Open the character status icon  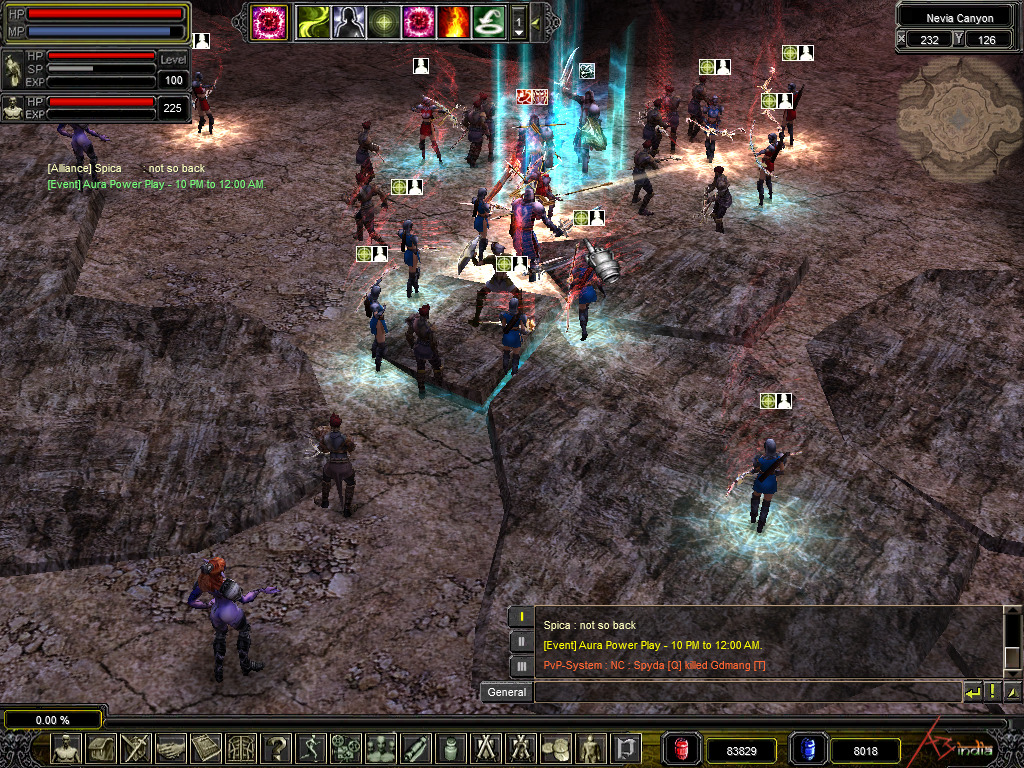(66, 748)
